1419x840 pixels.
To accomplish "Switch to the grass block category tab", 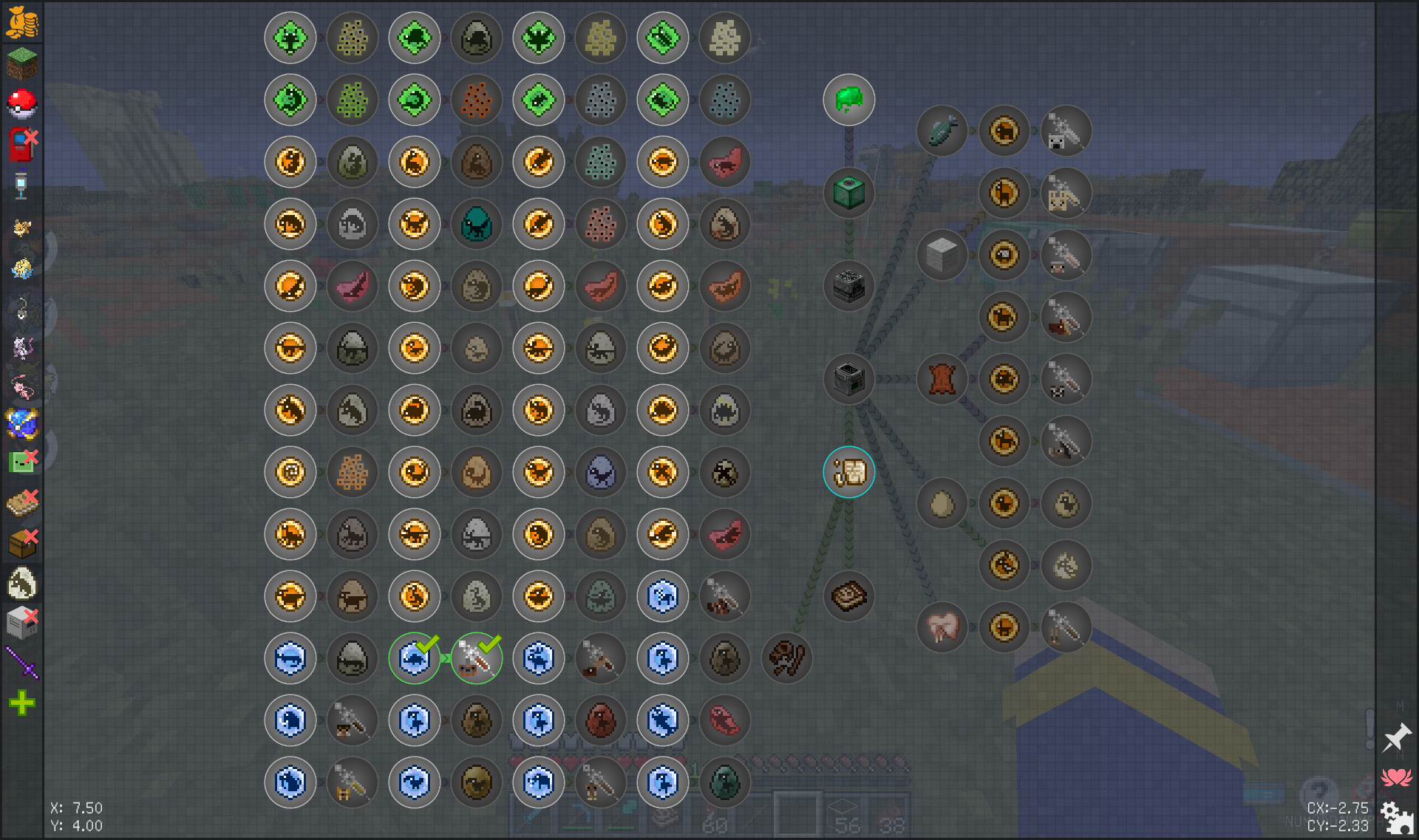I will [x=22, y=64].
